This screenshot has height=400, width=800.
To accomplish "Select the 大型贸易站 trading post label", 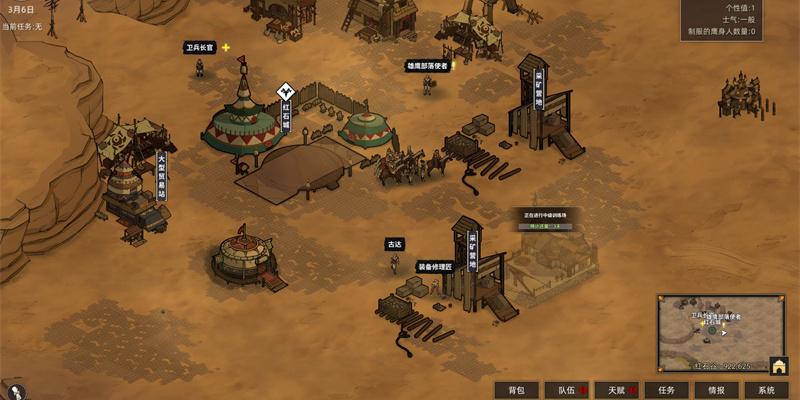I will point(161,176).
